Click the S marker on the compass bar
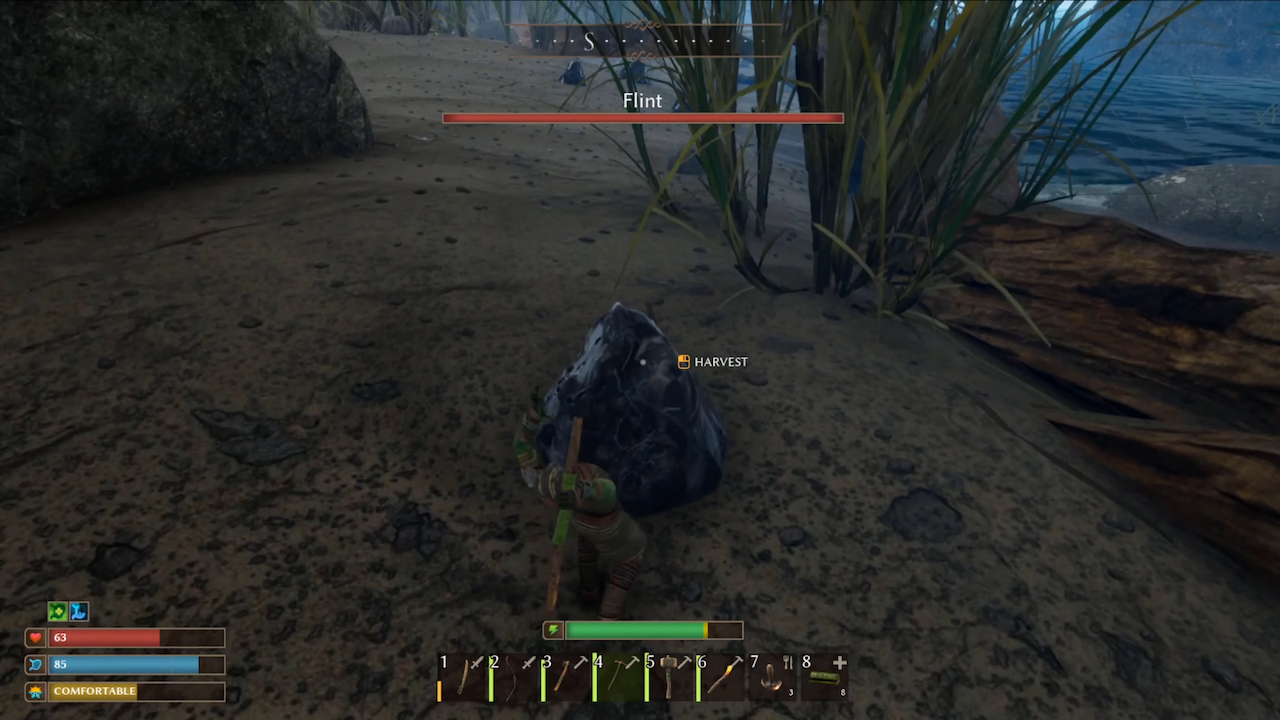The height and width of the screenshot is (720, 1280). point(589,41)
